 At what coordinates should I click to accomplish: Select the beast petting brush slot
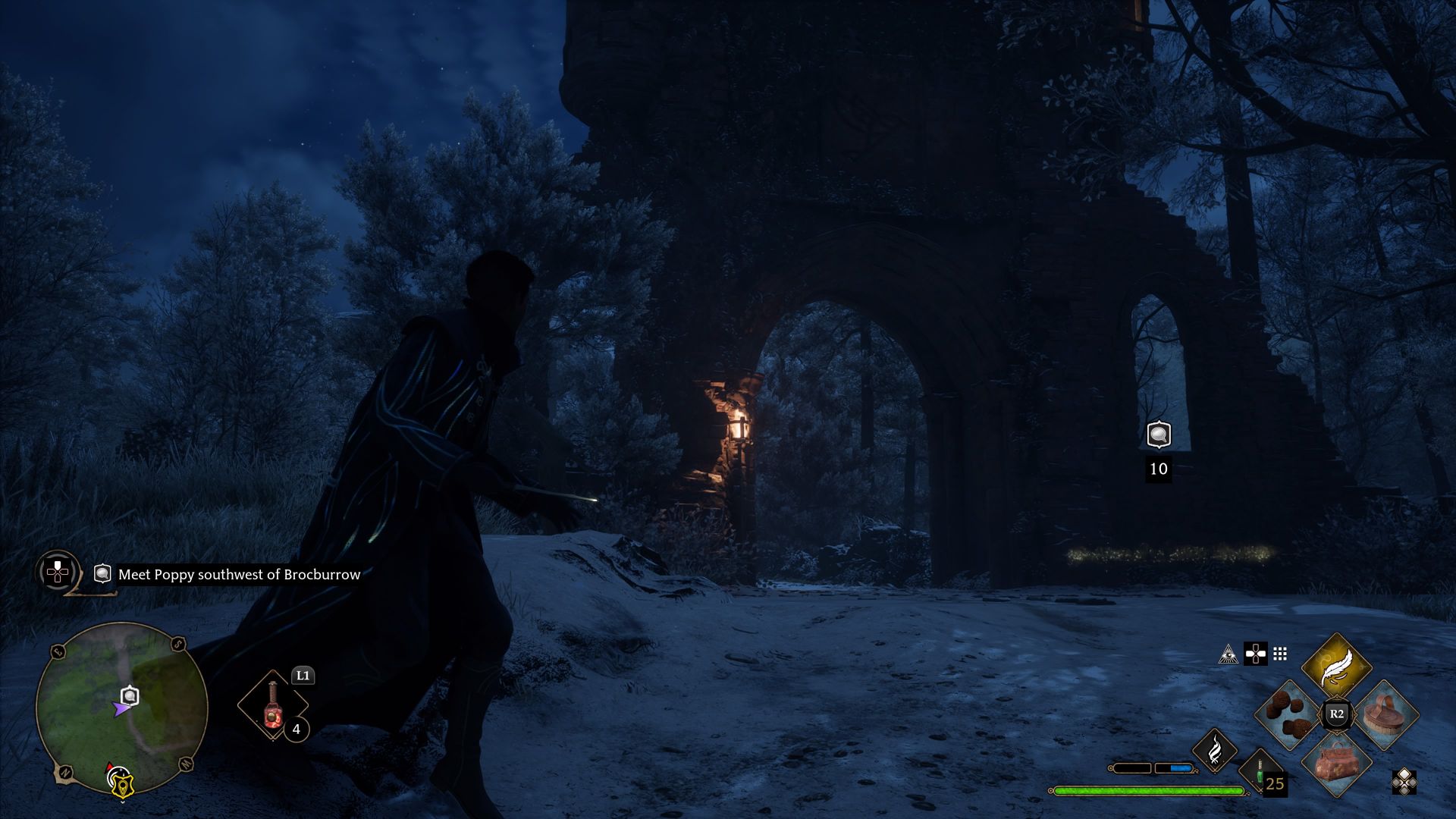coord(1386,714)
